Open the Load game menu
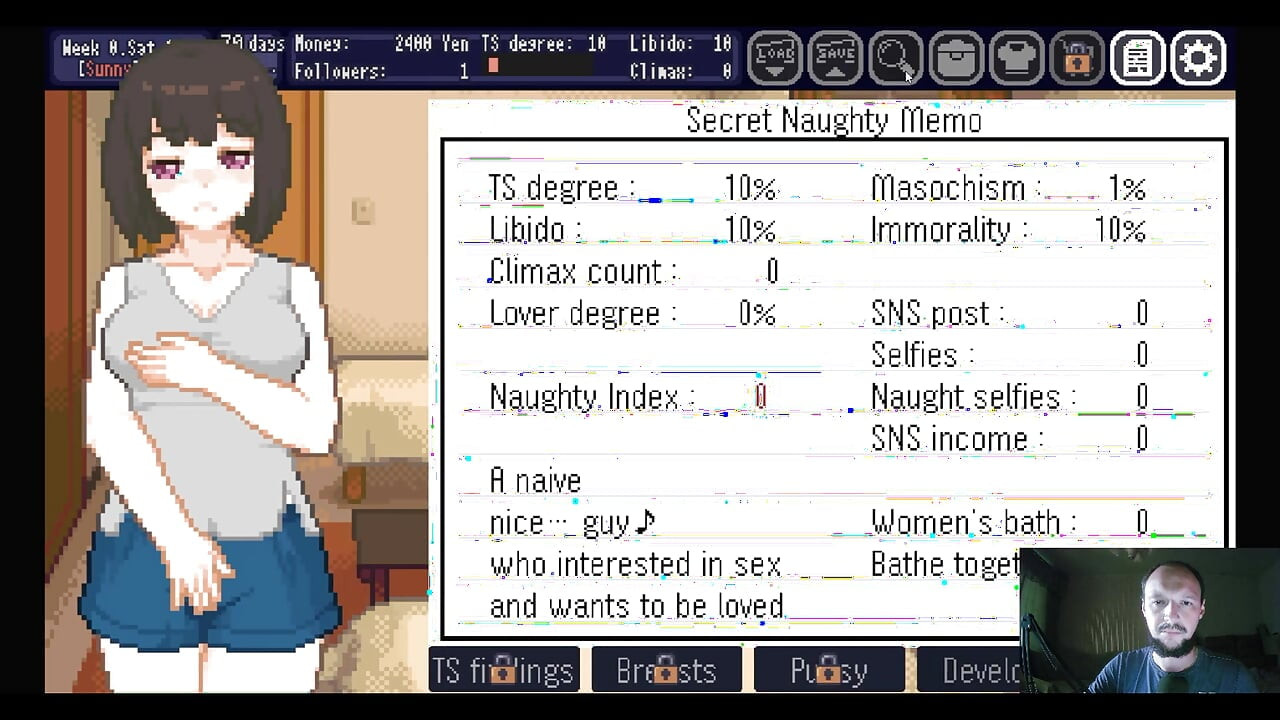 (x=775, y=59)
